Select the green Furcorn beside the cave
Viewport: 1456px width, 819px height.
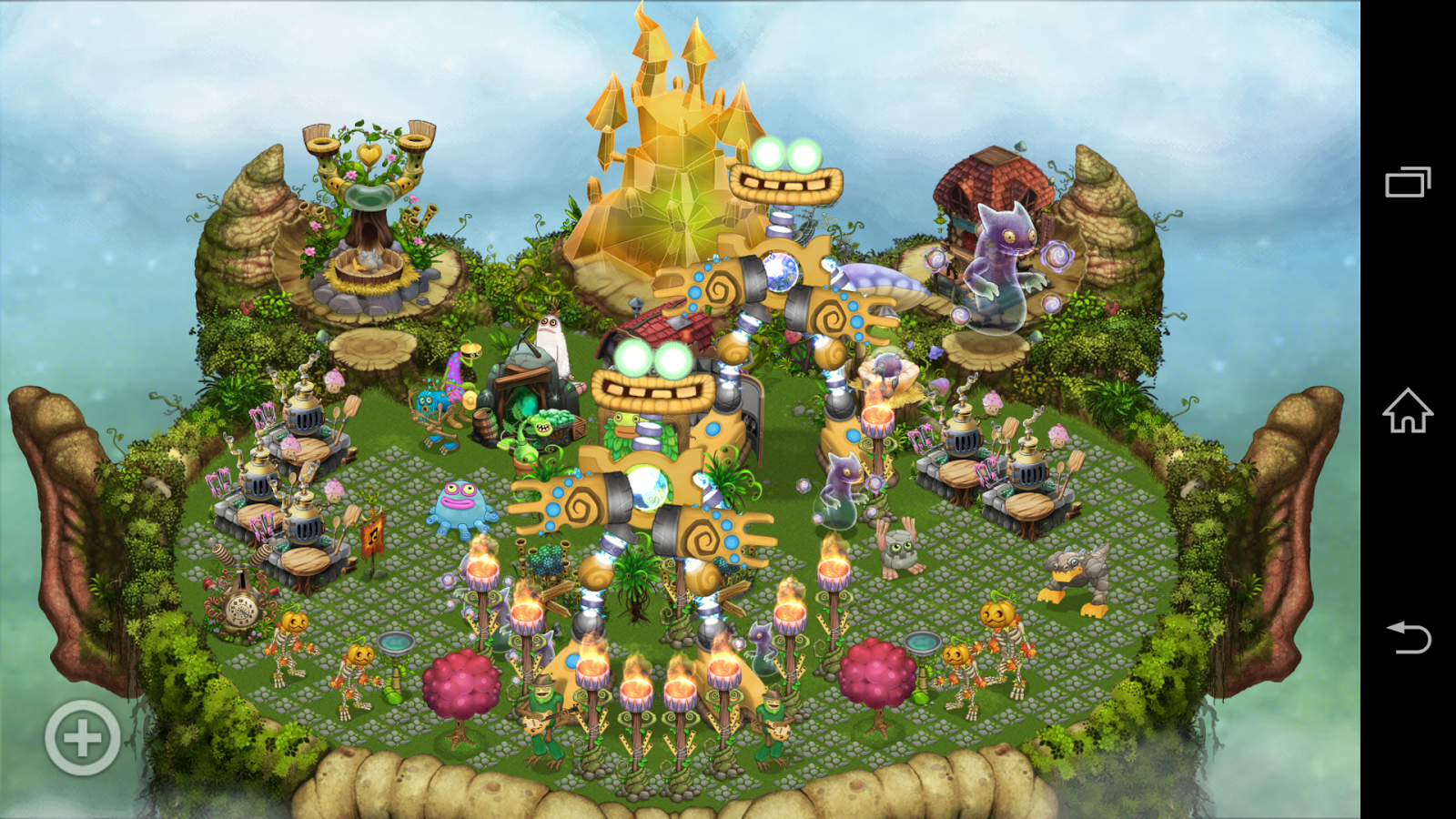[x=544, y=428]
